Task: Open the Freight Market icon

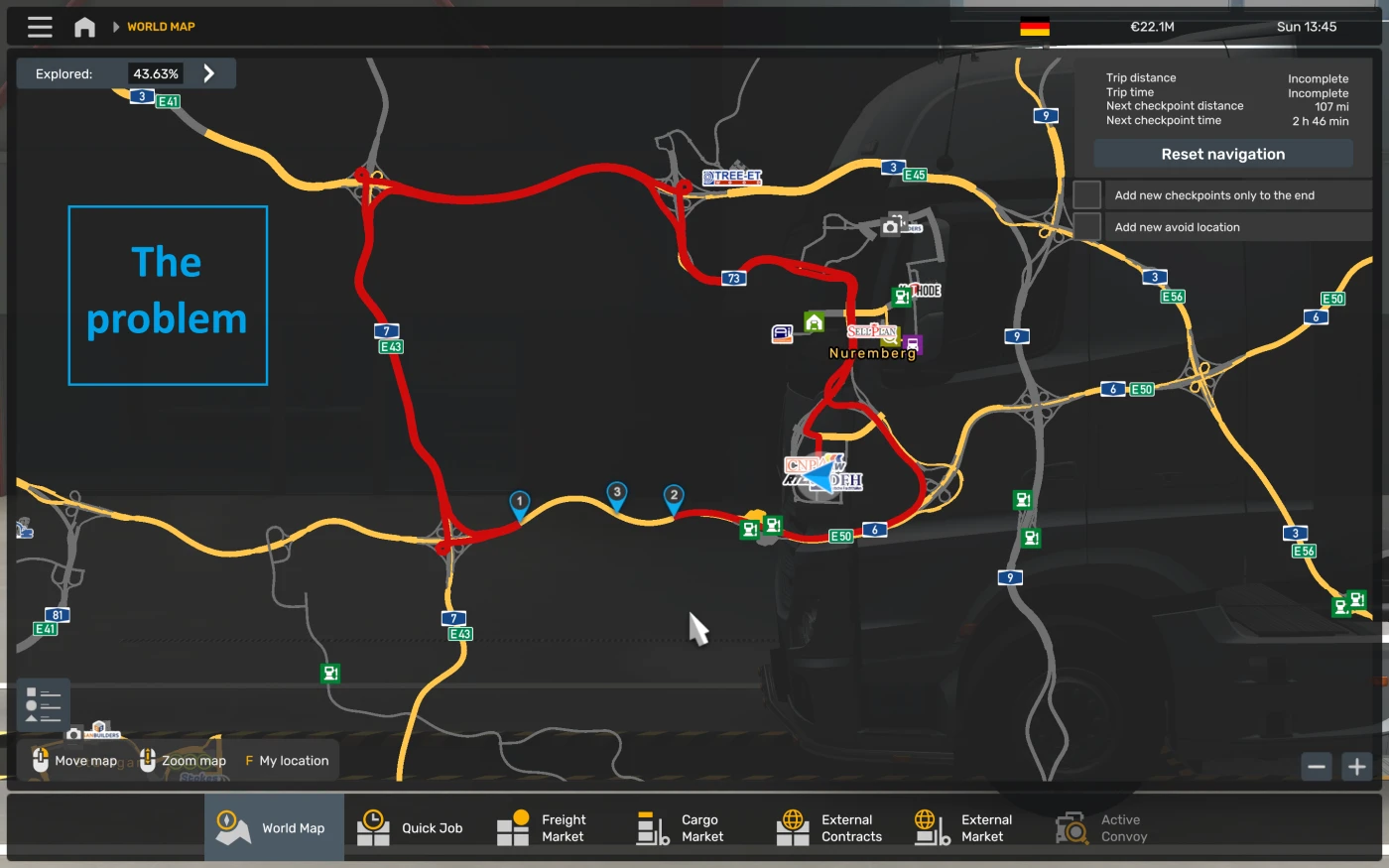Action: 513,826
